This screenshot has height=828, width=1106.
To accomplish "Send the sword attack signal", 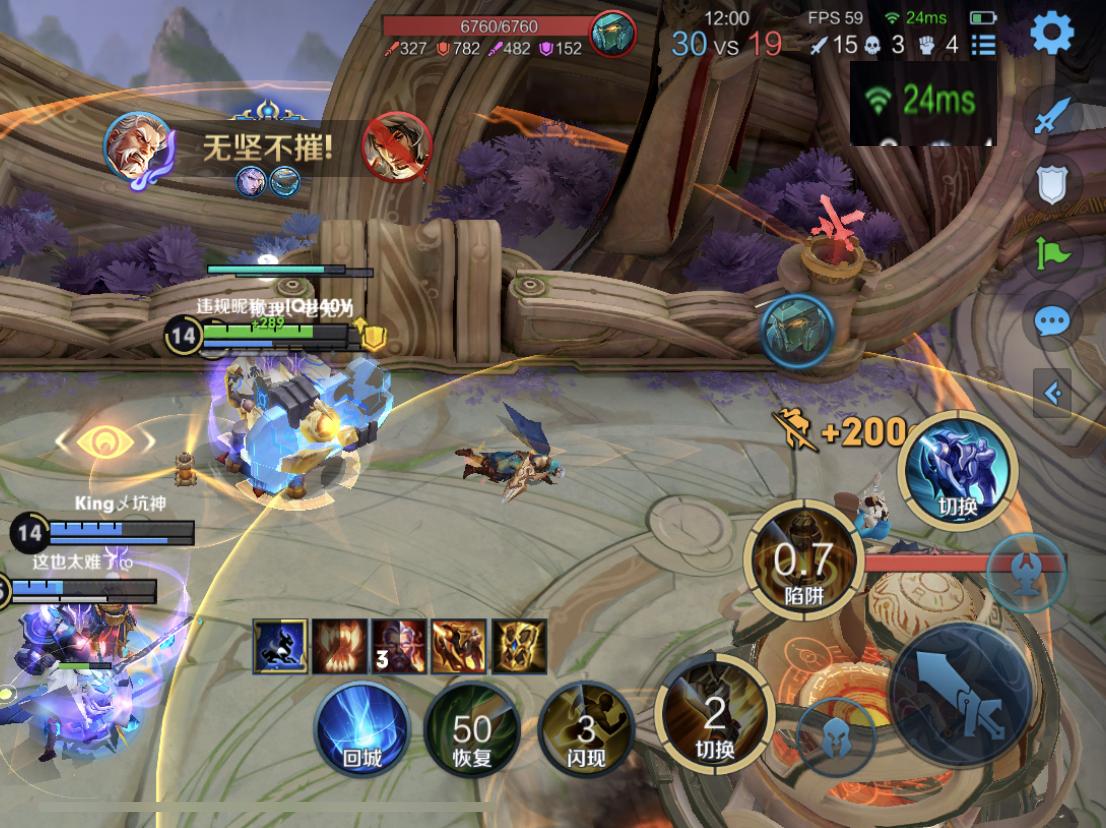I will (x=1052, y=118).
